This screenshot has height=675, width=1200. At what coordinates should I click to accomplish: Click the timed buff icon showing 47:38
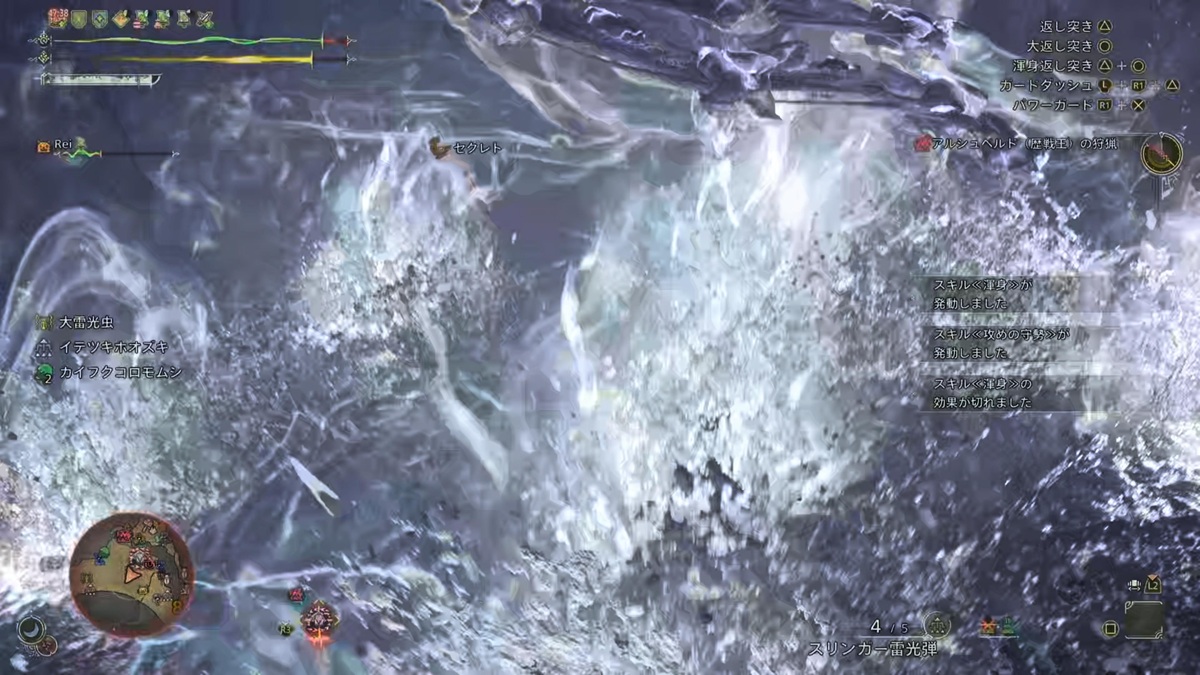pyautogui.click(x=59, y=18)
